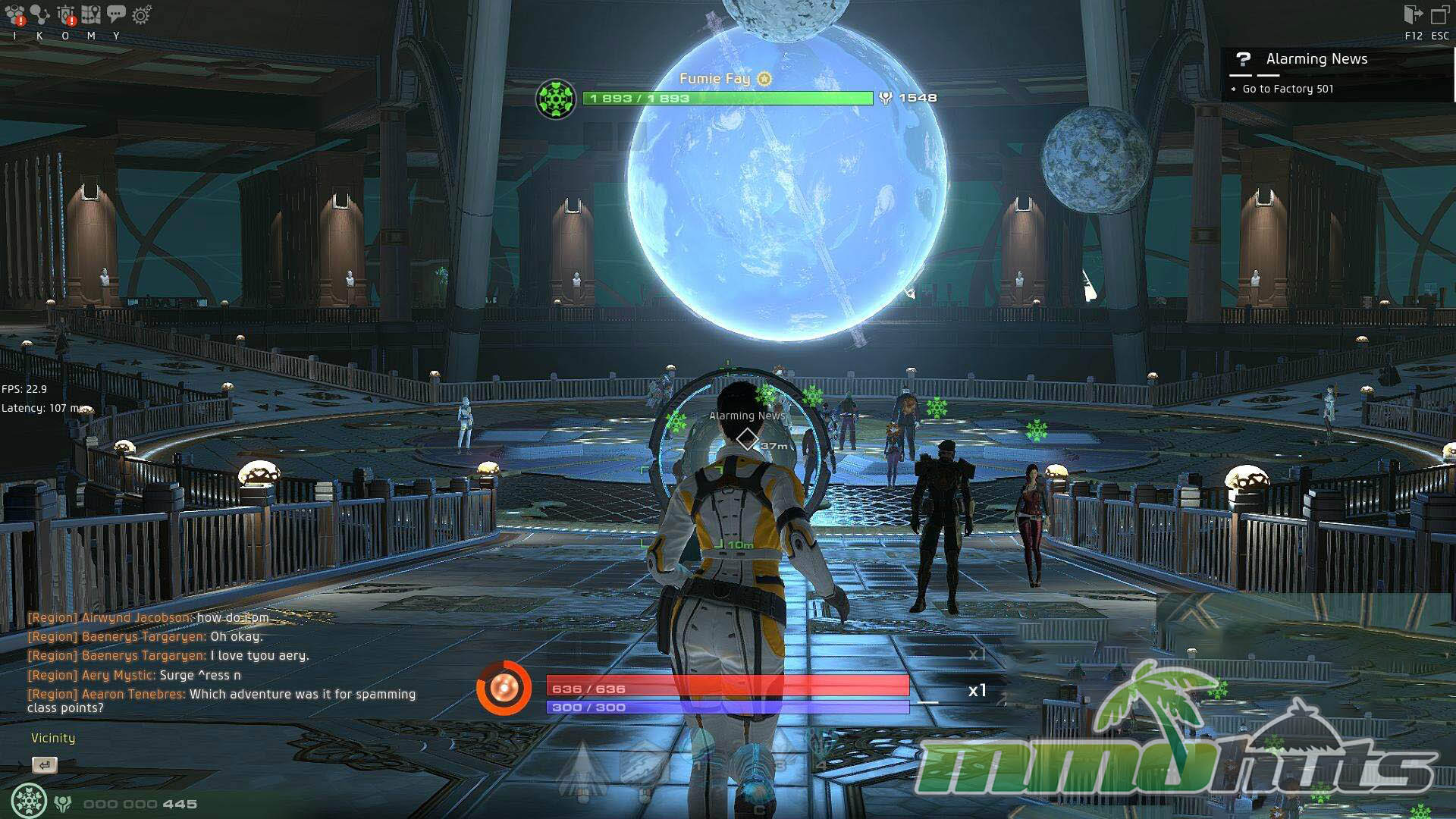
Task: Open the skill tree nodes icon
Action: 39,14
